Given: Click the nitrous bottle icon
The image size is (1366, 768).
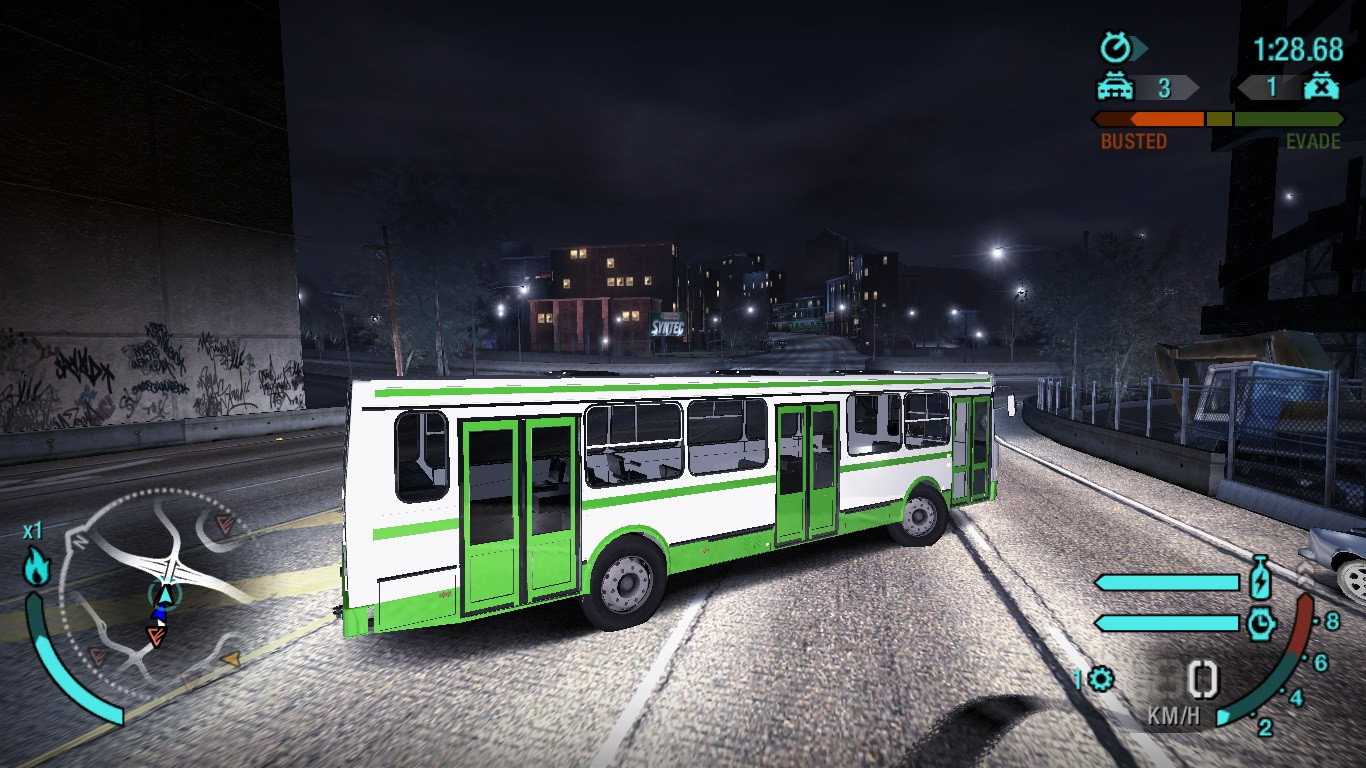Looking at the screenshot, I should click(x=1260, y=580).
